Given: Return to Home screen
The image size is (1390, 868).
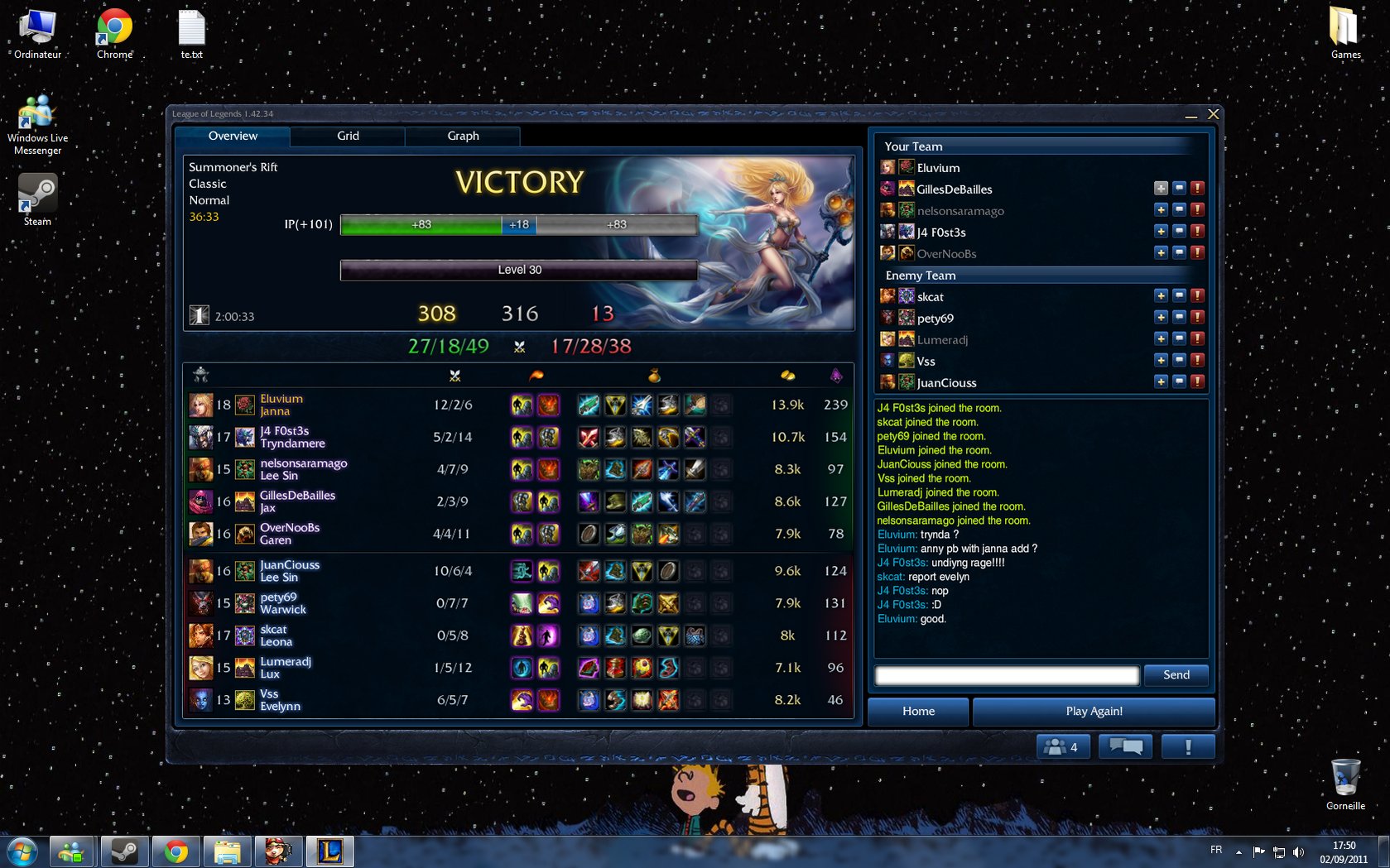Looking at the screenshot, I should (x=918, y=711).
